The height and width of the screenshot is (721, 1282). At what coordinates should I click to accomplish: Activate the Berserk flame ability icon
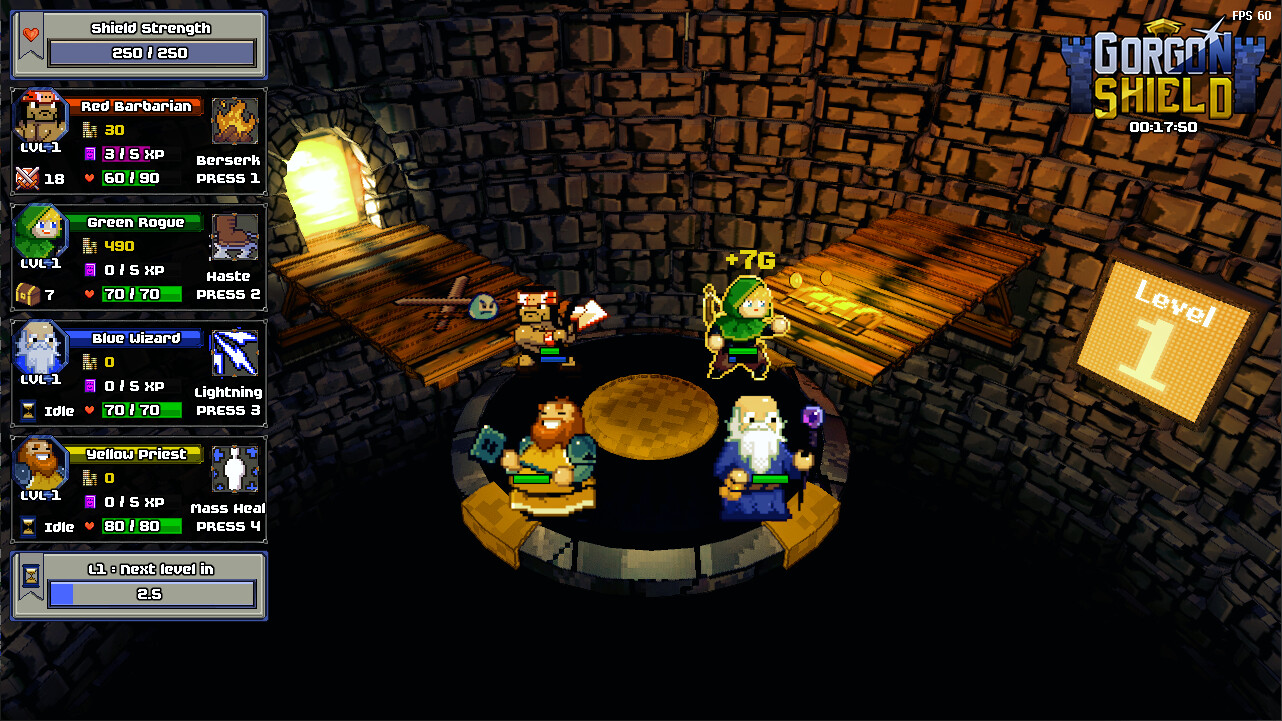pyautogui.click(x=234, y=120)
